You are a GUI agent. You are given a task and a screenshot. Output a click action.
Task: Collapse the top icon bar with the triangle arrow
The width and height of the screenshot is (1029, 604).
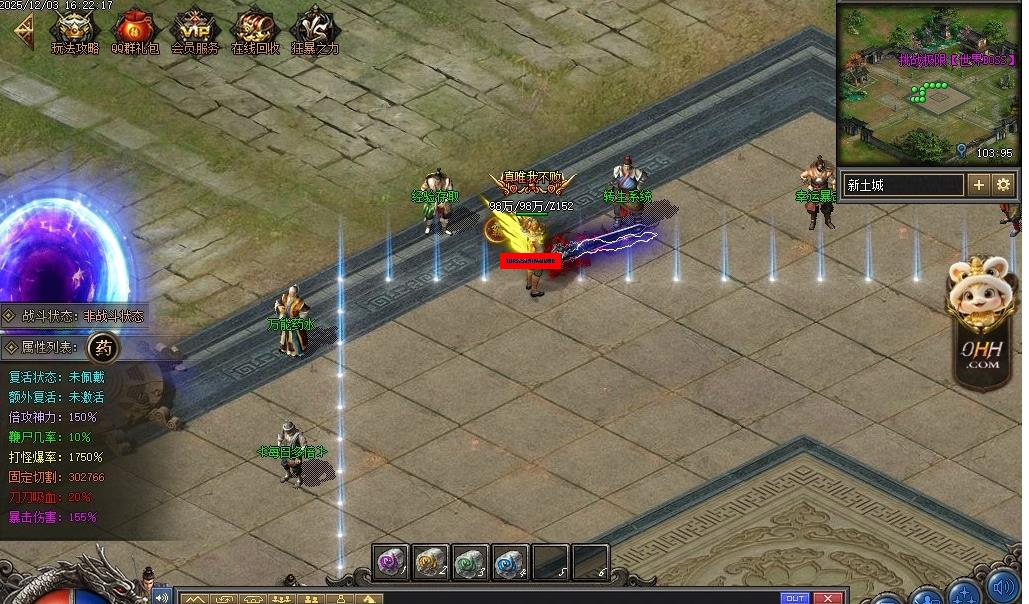(x=21, y=31)
